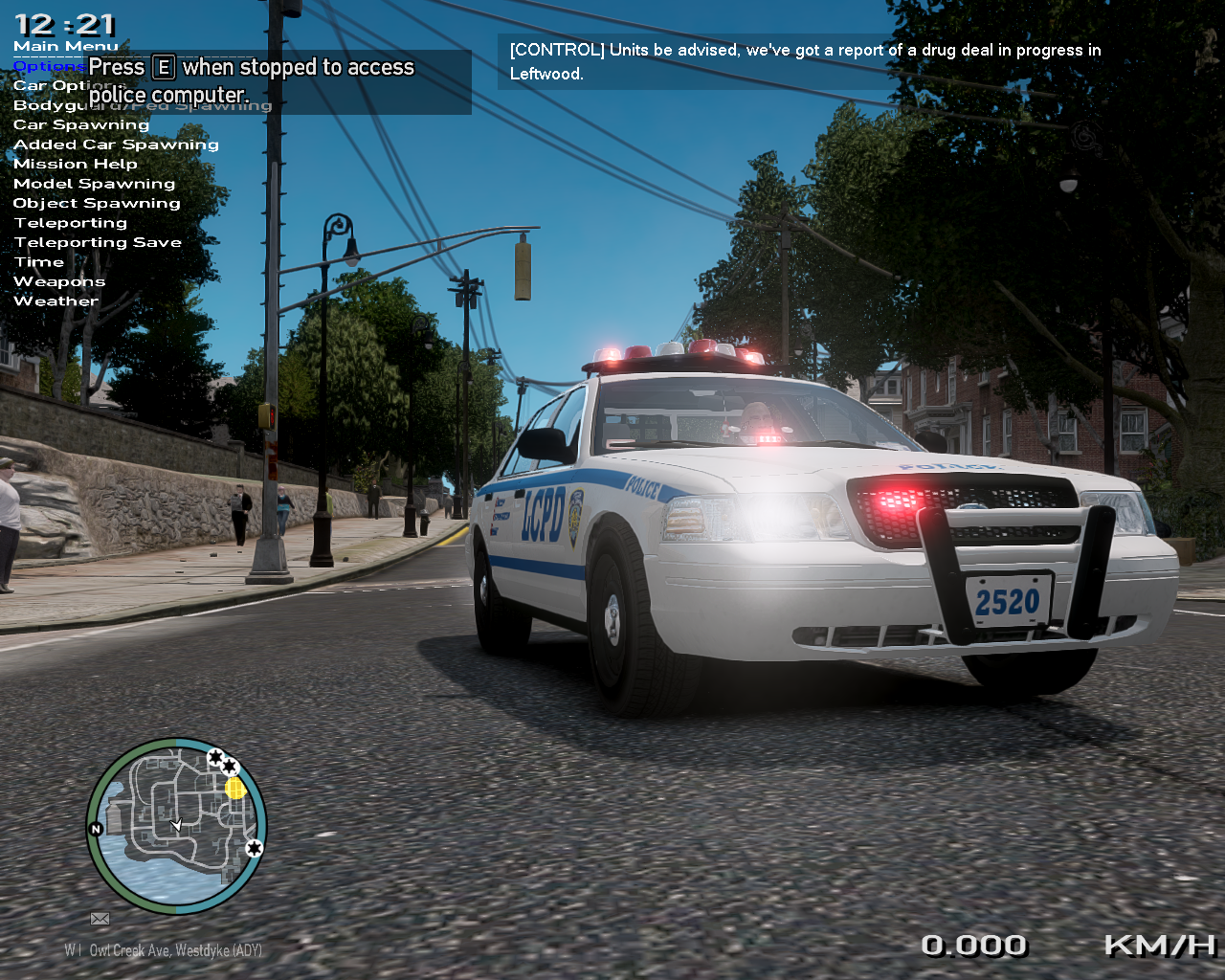1225x980 pixels.
Task: Choose the Teleporting menu entry
Action: point(71,223)
